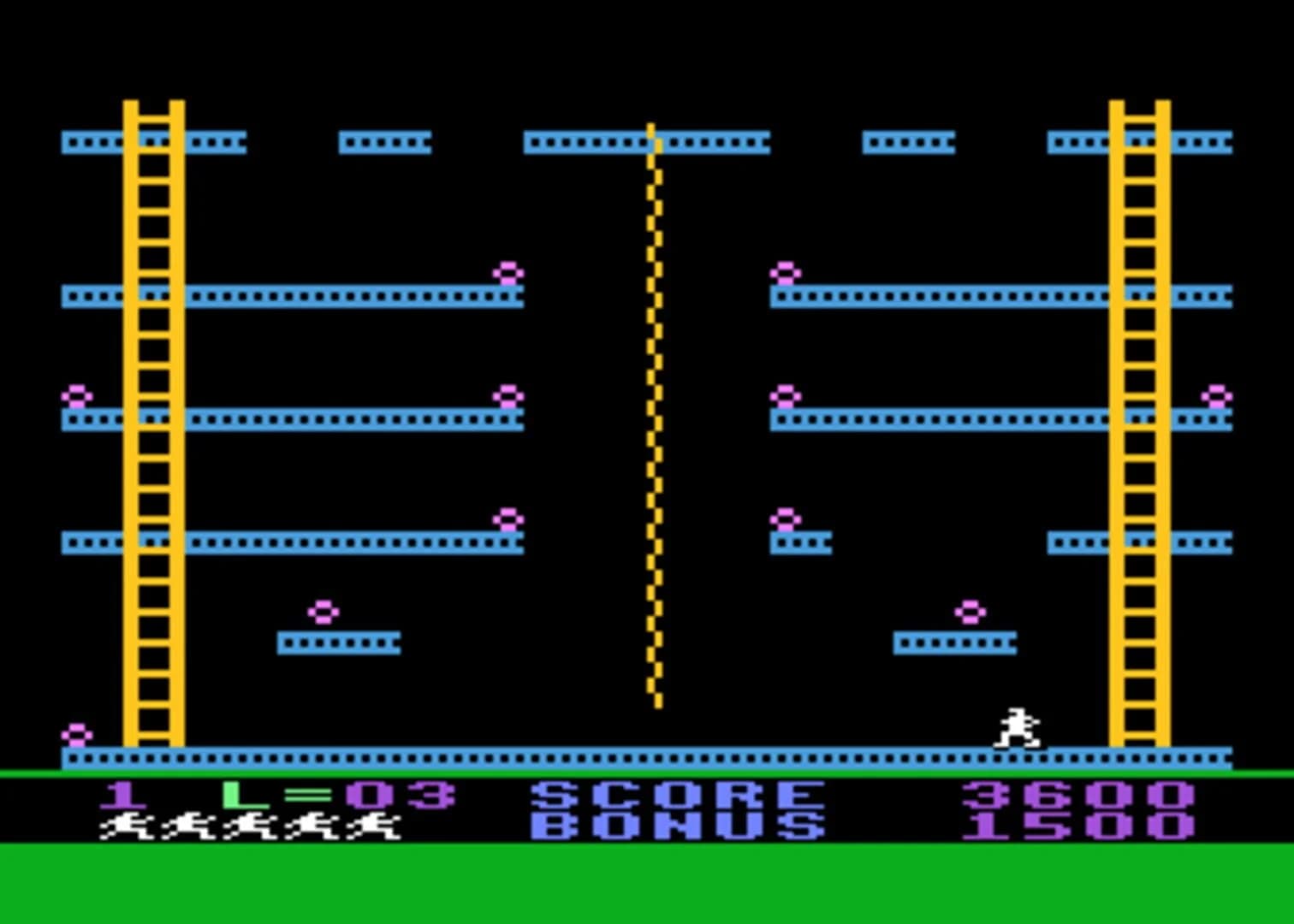The image size is (1294, 924).
Task: Click the bomb above the small left platform
Action: 323,611
